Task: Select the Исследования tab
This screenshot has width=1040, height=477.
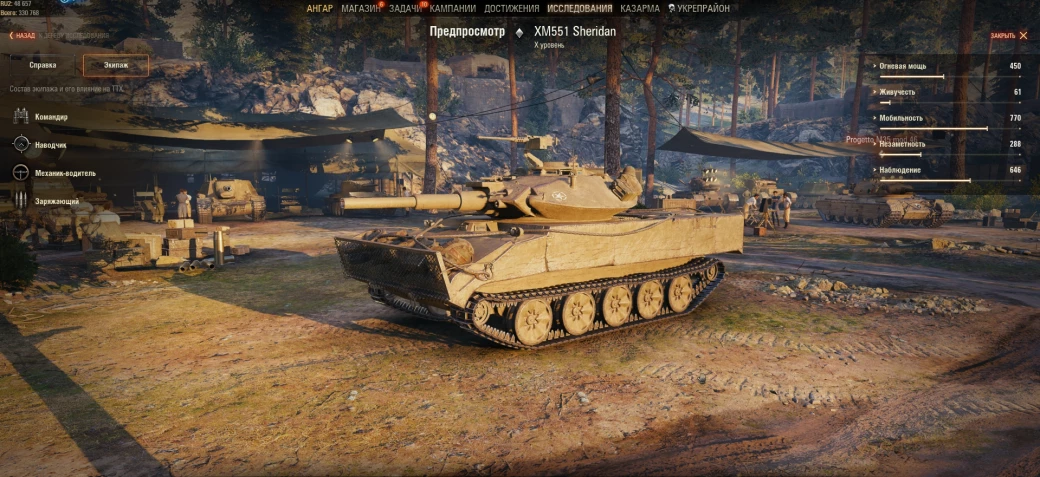Action: (x=579, y=9)
